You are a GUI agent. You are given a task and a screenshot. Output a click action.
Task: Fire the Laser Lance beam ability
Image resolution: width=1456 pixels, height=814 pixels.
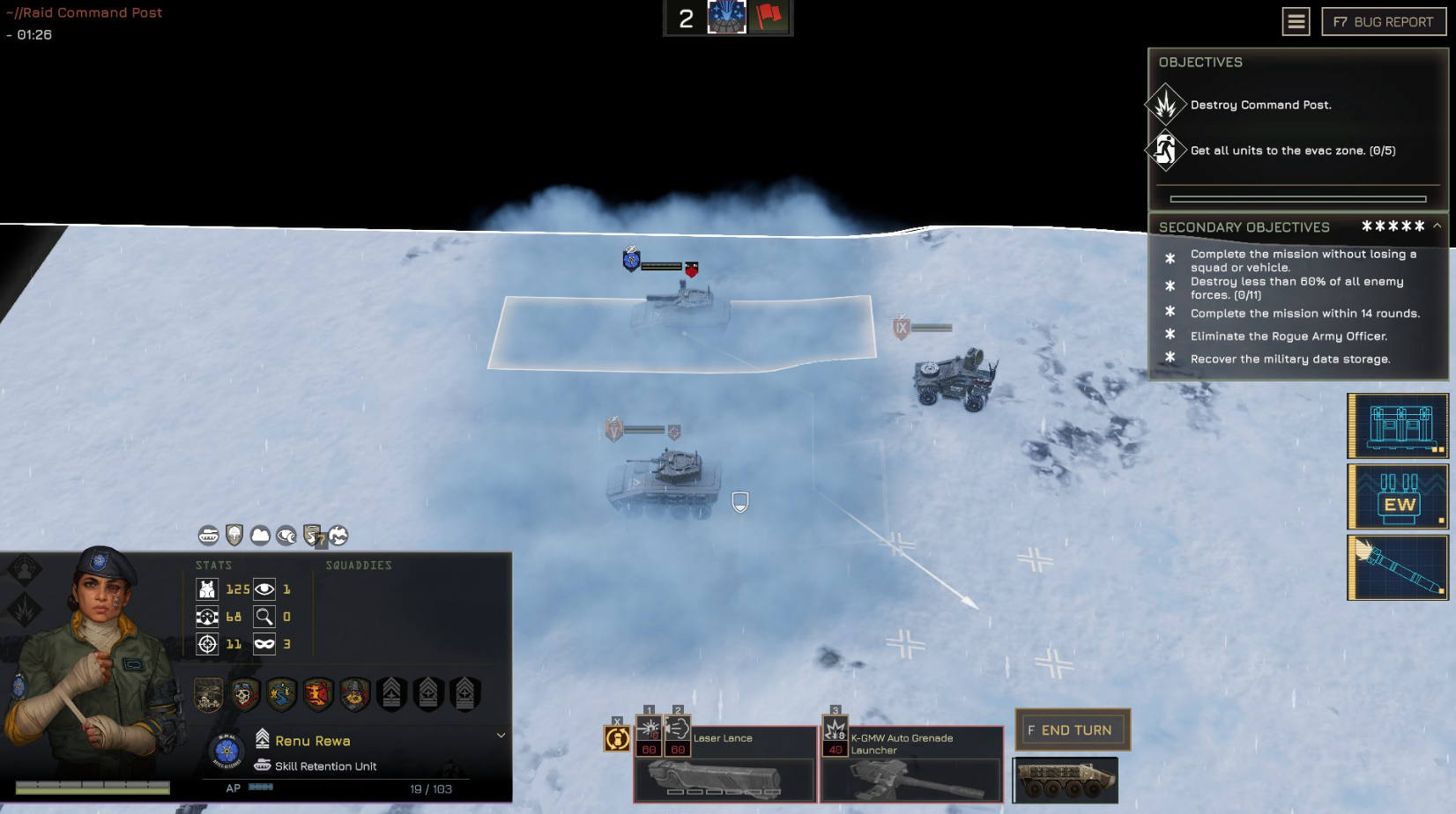(x=650, y=729)
